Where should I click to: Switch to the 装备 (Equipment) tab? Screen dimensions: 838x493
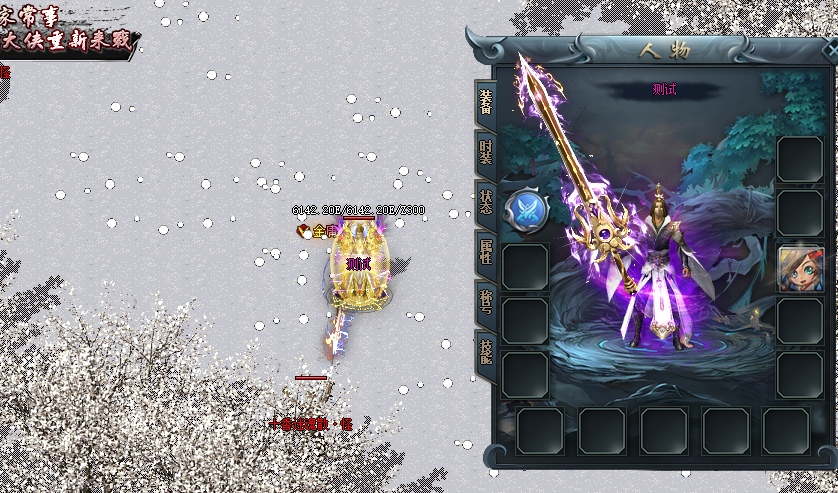pyautogui.click(x=485, y=102)
